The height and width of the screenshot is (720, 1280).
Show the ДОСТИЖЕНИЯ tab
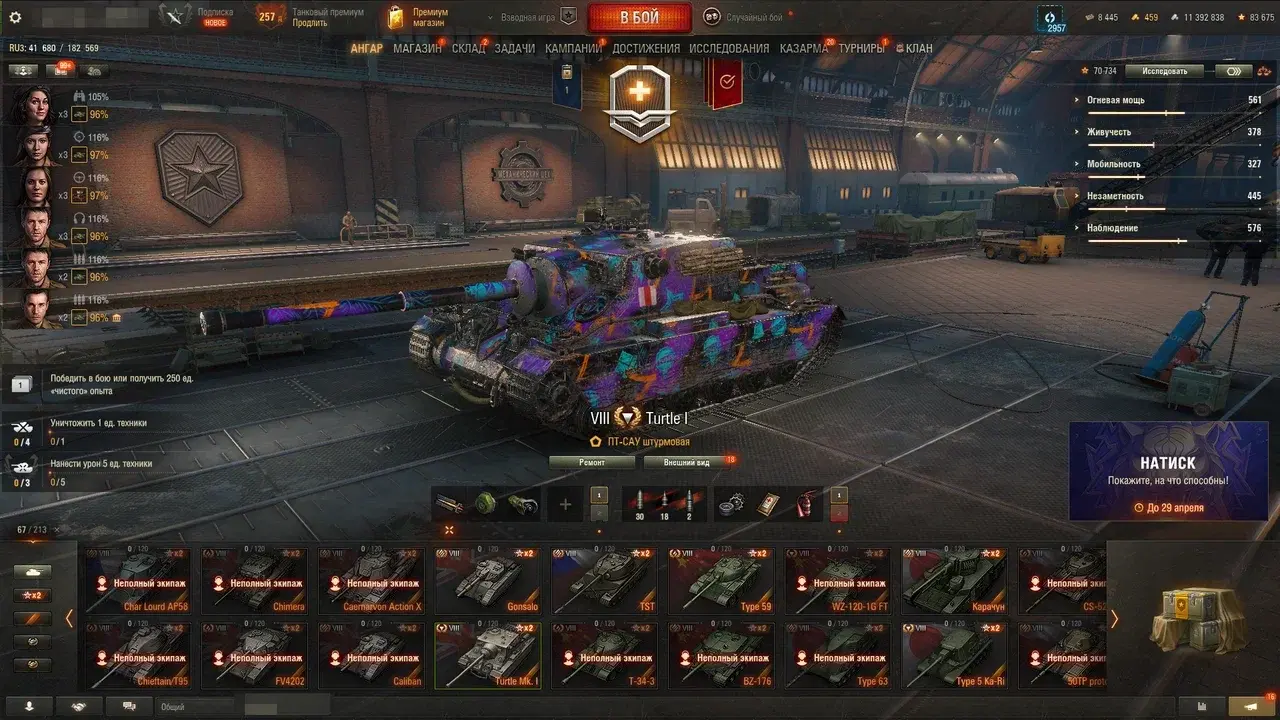point(646,48)
